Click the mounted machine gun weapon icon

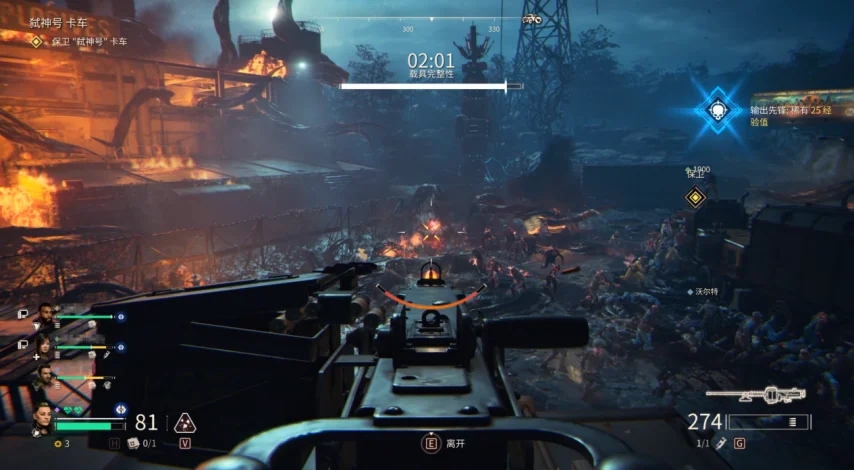coord(769,395)
